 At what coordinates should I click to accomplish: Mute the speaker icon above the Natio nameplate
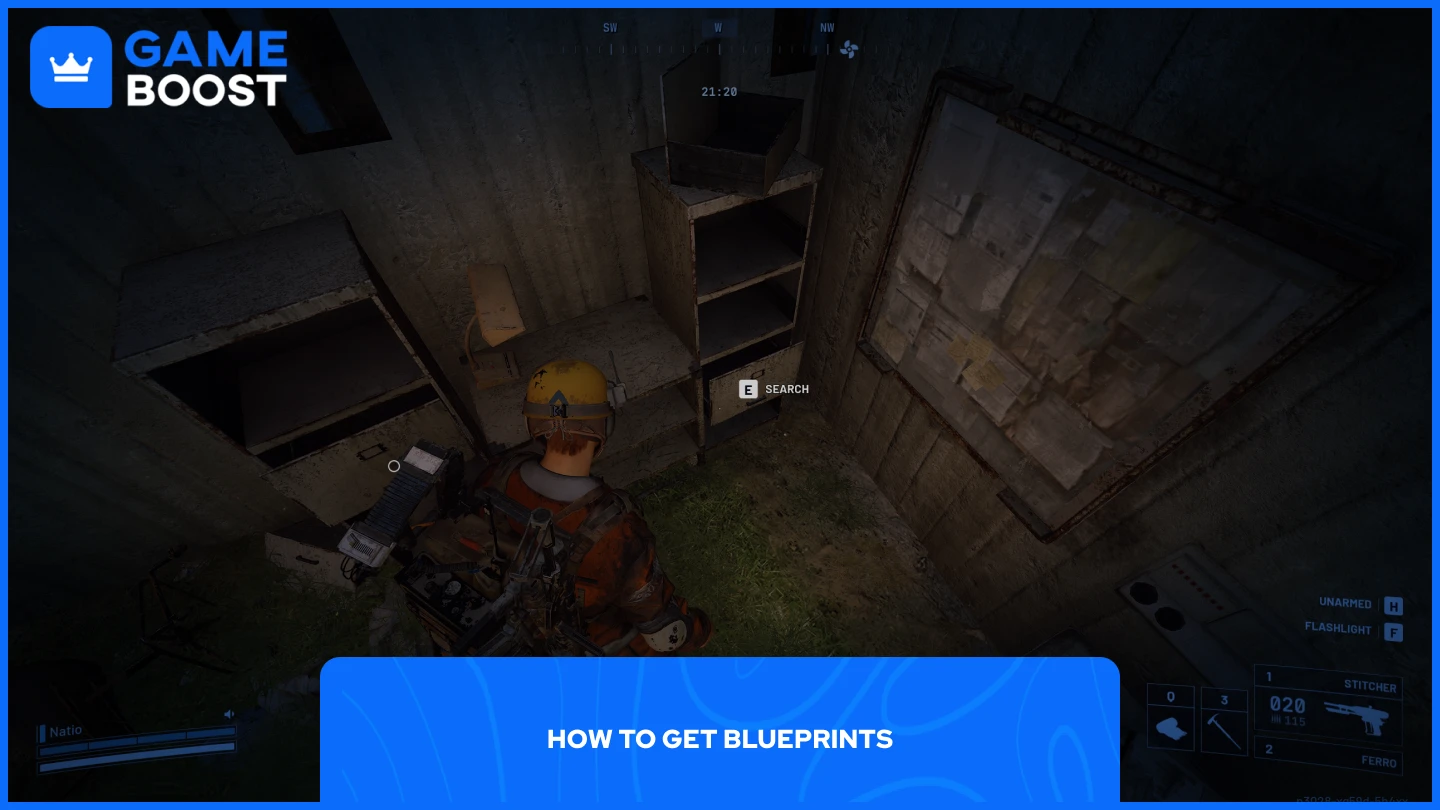[x=229, y=714]
